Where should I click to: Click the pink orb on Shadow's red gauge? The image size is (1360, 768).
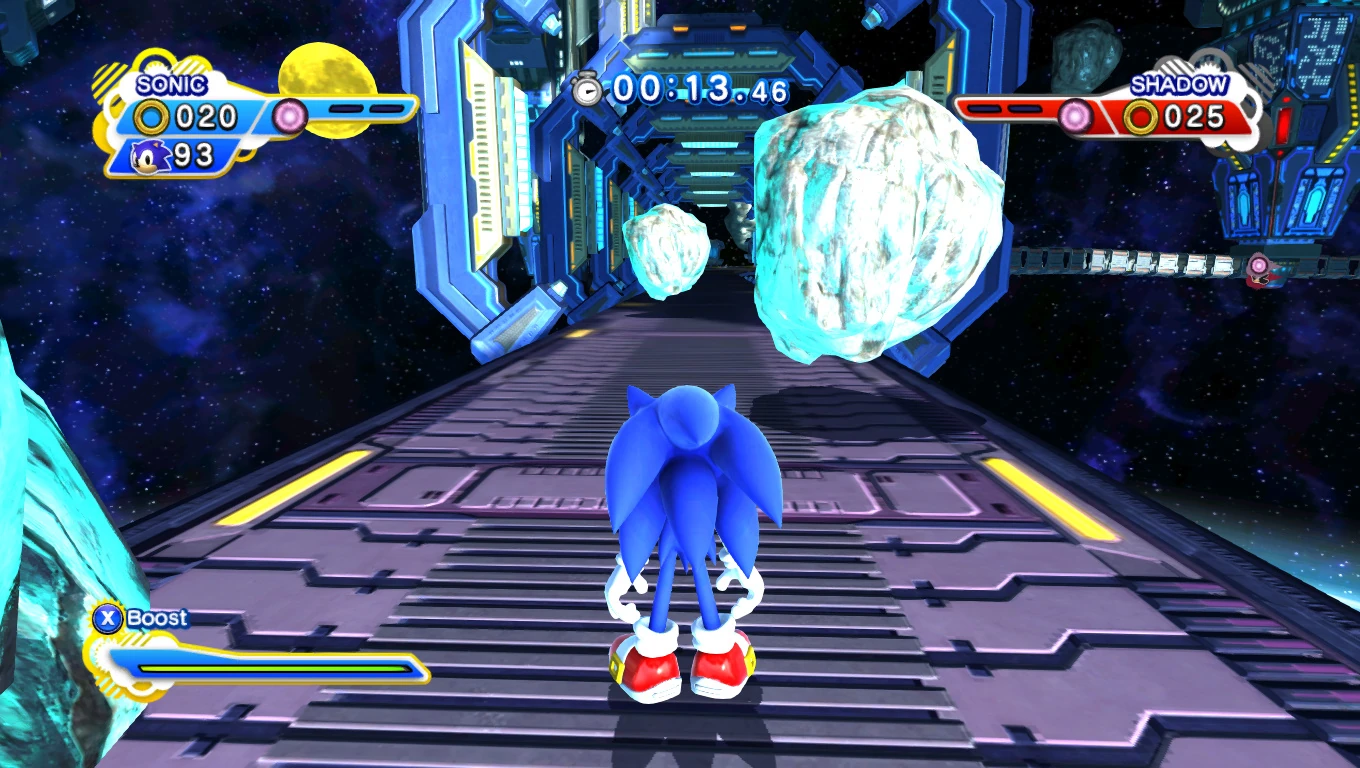click(1075, 117)
